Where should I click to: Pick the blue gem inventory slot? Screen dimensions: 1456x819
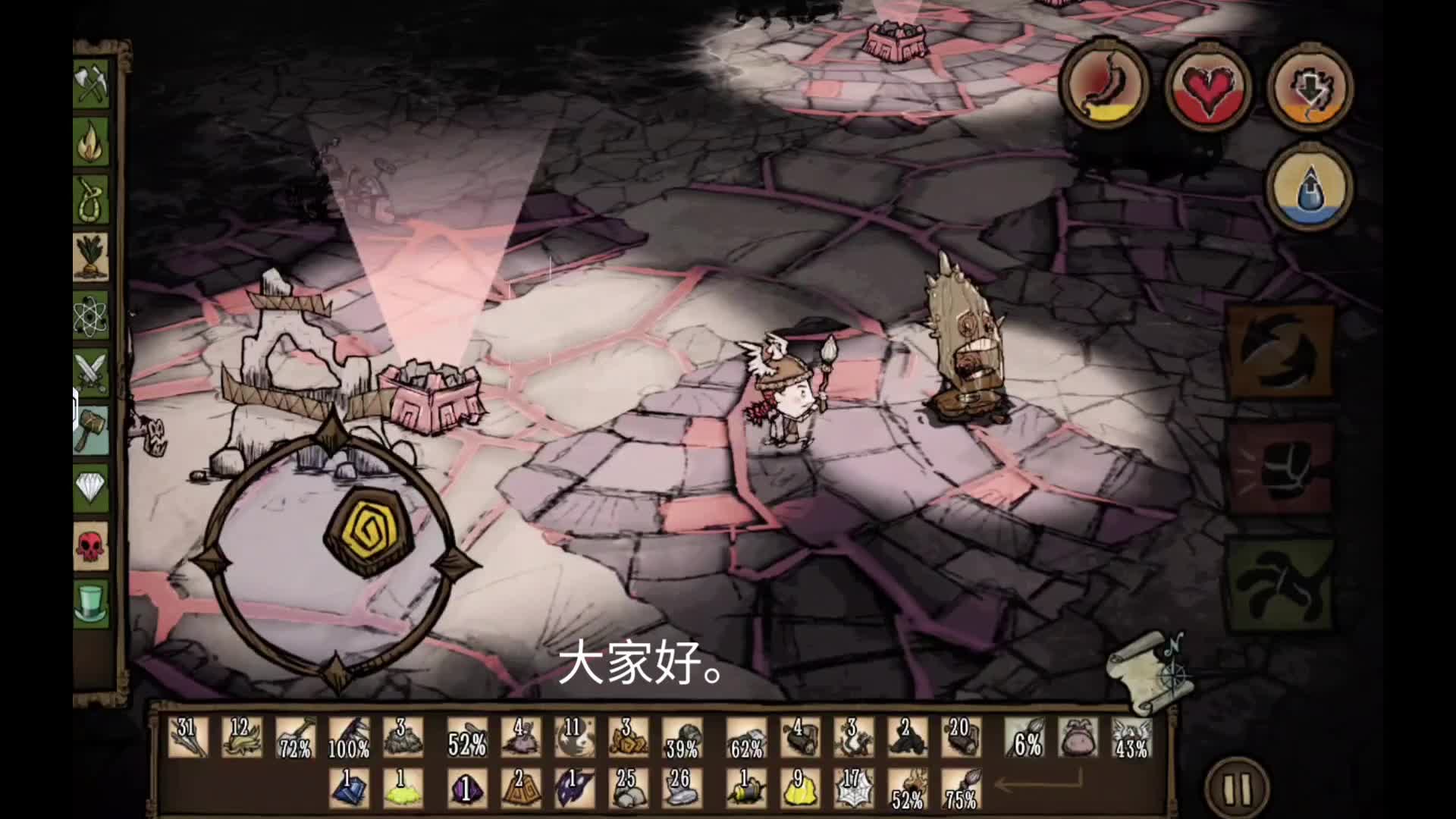349,789
